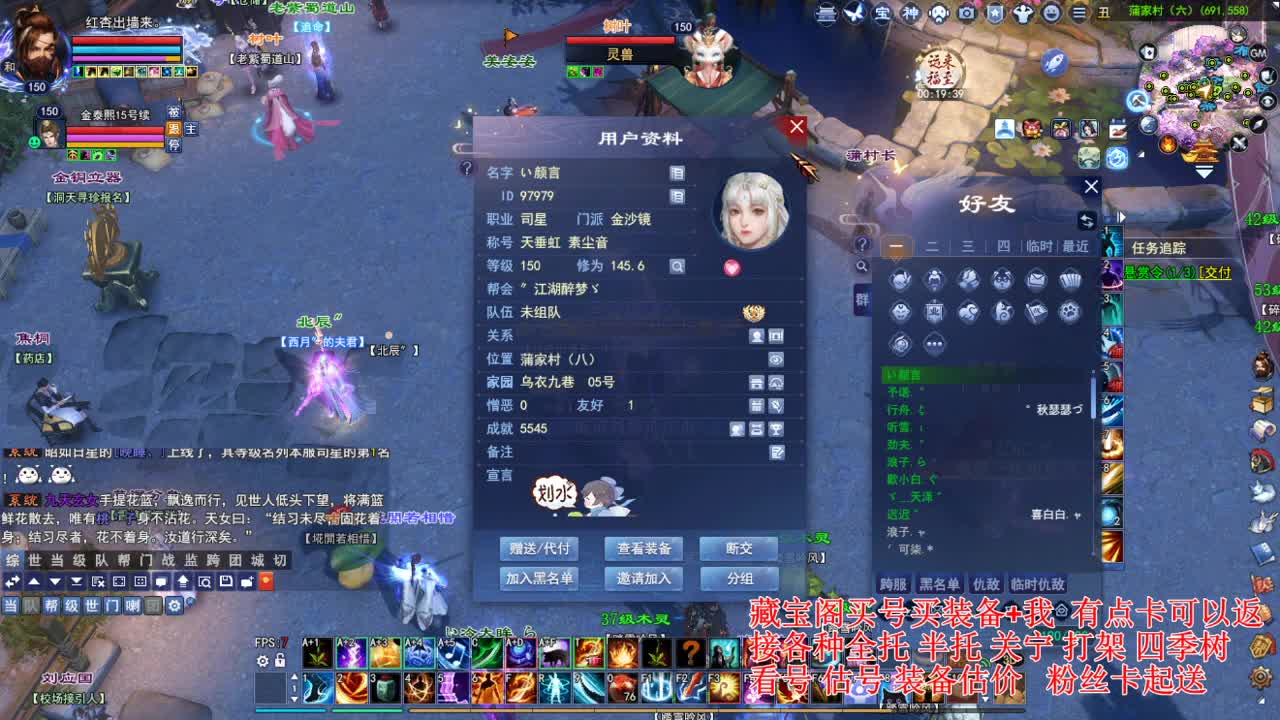
Task: Switch to the 临时 tab in the friends panel
Action: (1039, 245)
